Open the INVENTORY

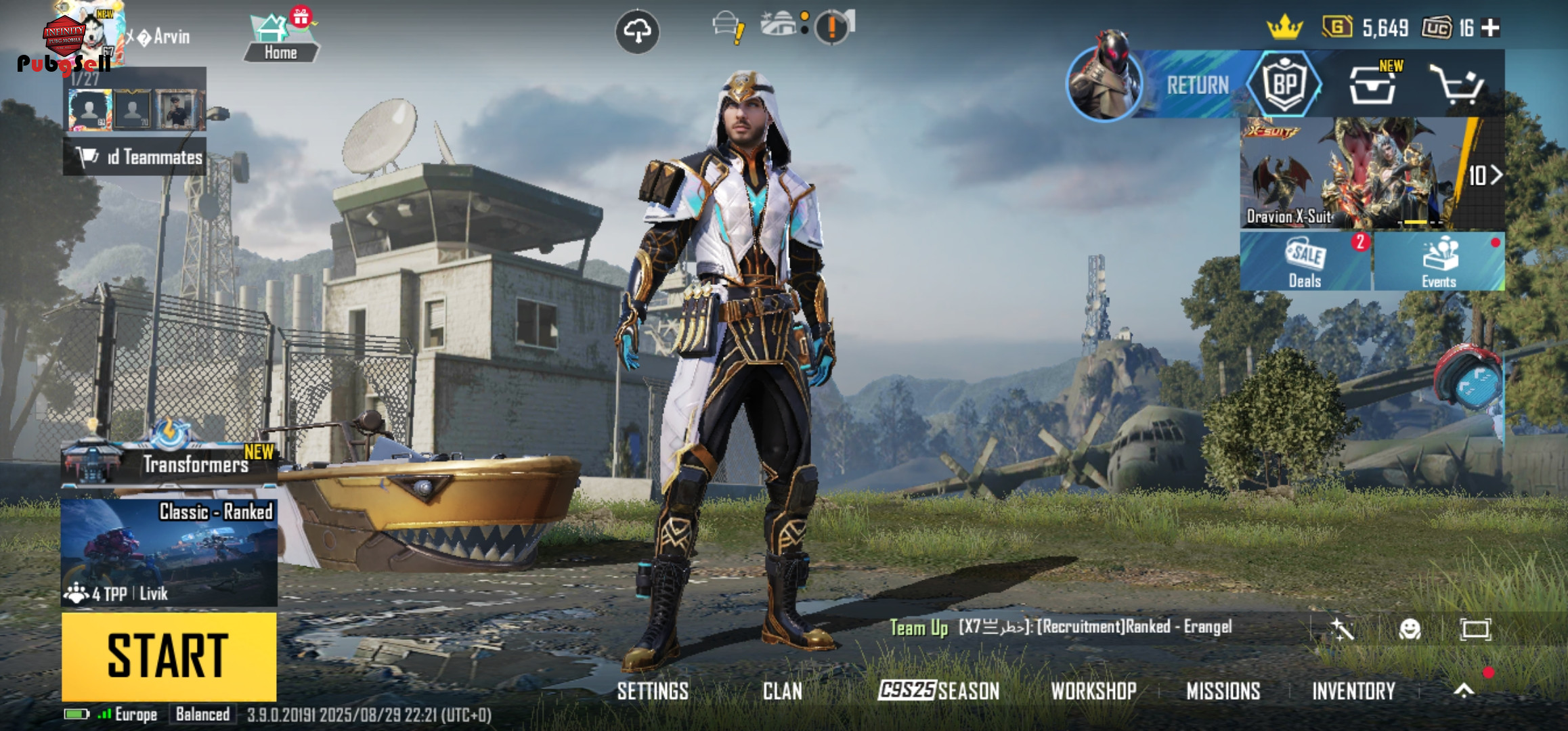(x=1353, y=690)
